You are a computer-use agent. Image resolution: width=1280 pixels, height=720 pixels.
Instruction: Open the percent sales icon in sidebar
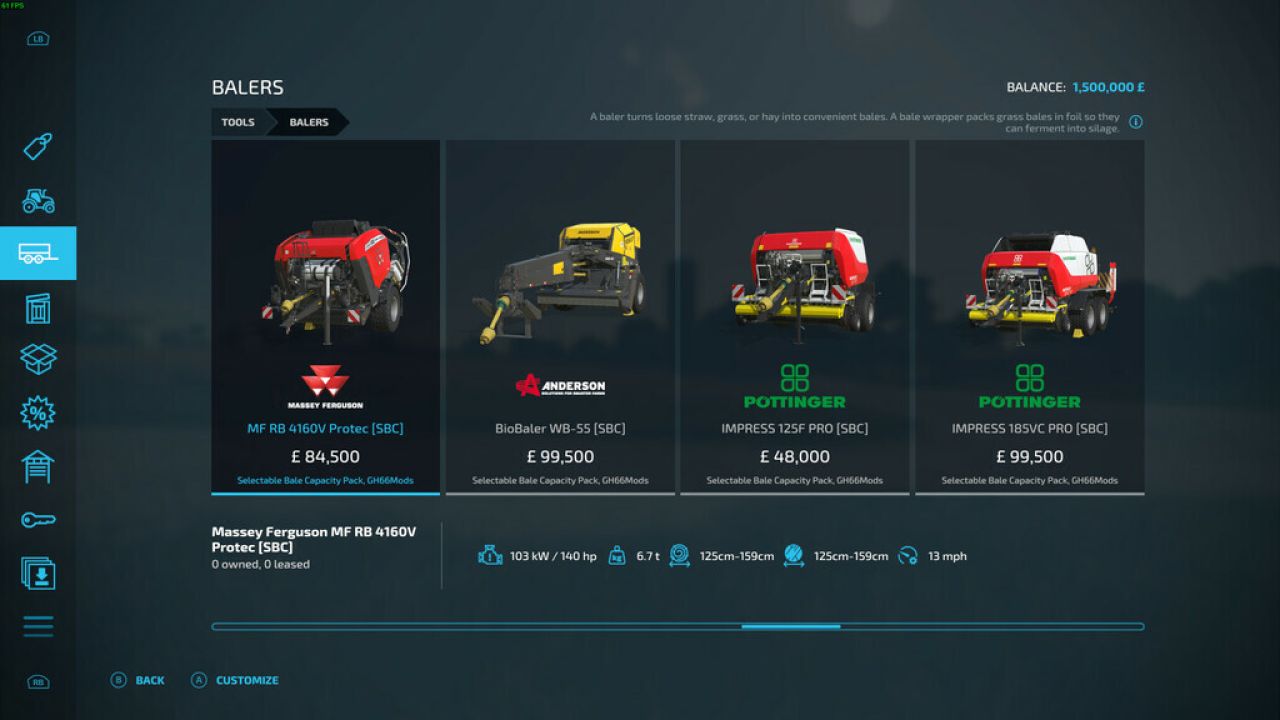pyautogui.click(x=37, y=412)
